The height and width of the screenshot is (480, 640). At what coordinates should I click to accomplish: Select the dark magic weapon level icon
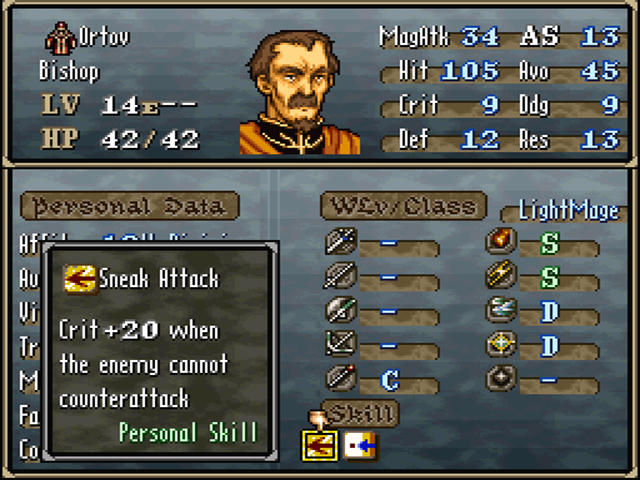(x=499, y=380)
